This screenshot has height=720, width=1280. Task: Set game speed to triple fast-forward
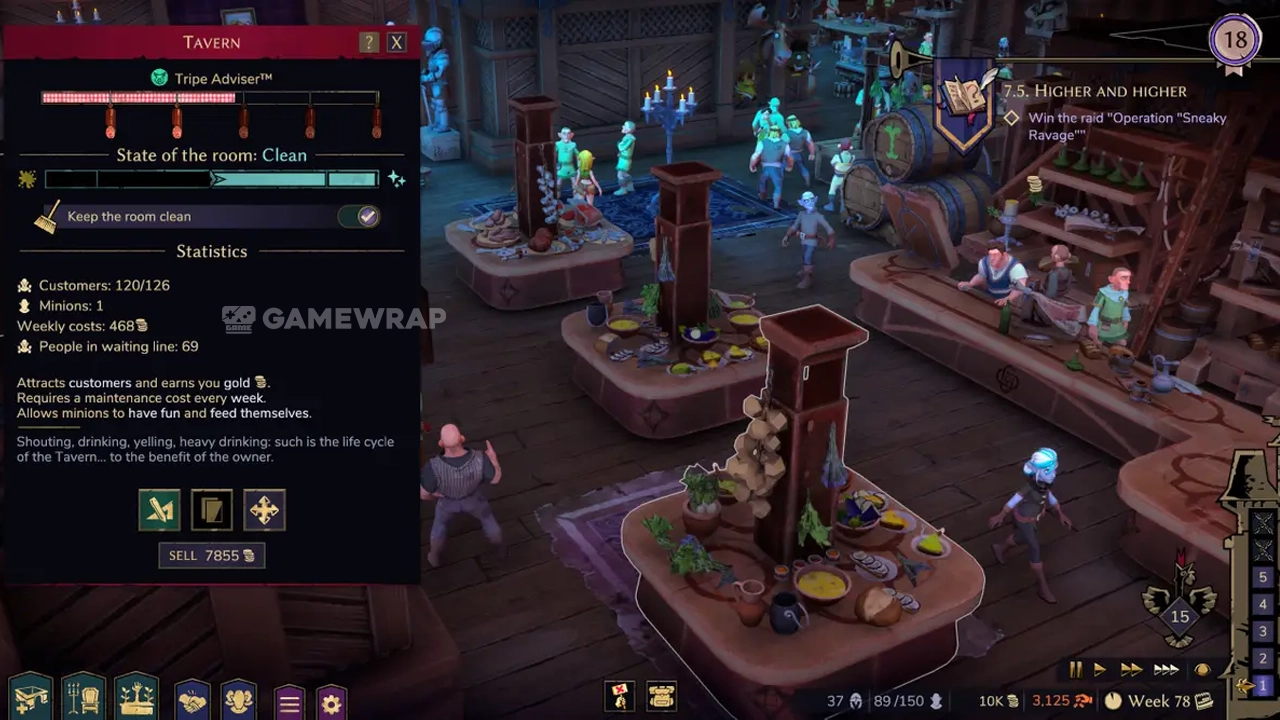point(1166,669)
